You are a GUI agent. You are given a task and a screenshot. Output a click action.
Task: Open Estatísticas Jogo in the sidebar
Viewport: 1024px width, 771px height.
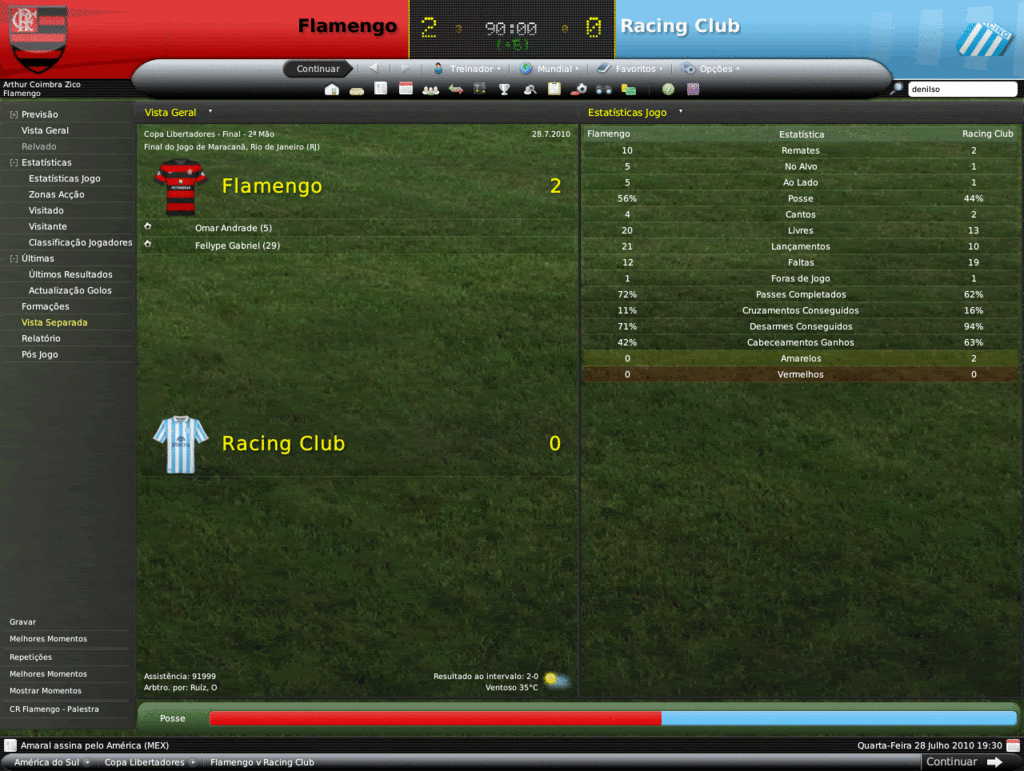pyautogui.click(x=64, y=179)
